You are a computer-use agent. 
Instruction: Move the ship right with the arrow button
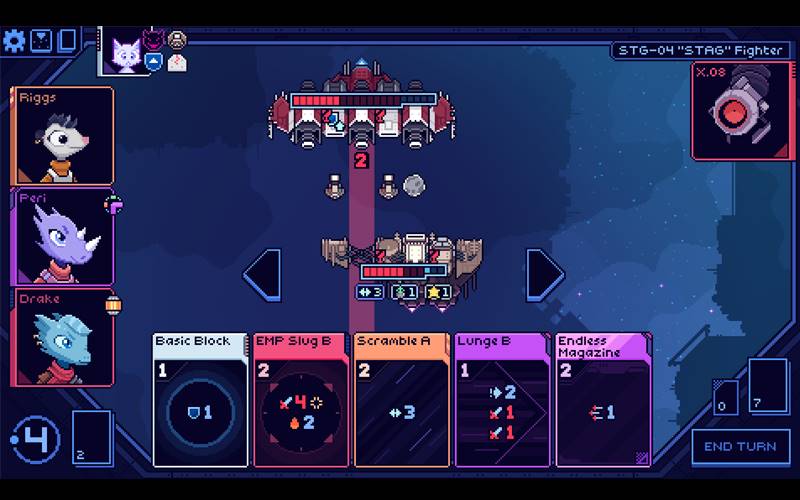544,274
